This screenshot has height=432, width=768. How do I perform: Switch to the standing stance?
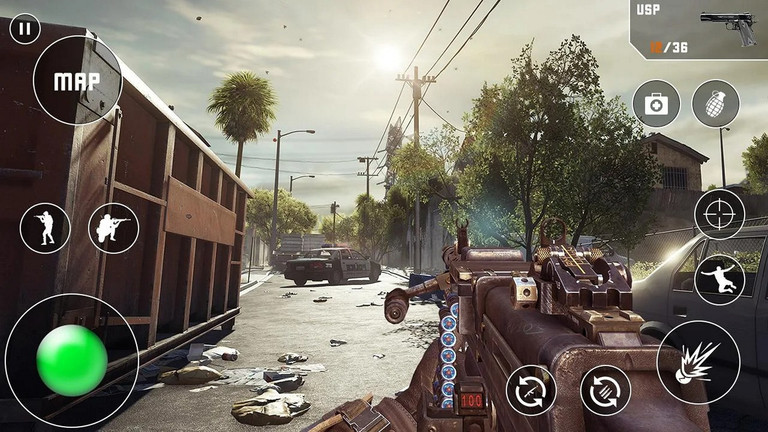point(45,228)
